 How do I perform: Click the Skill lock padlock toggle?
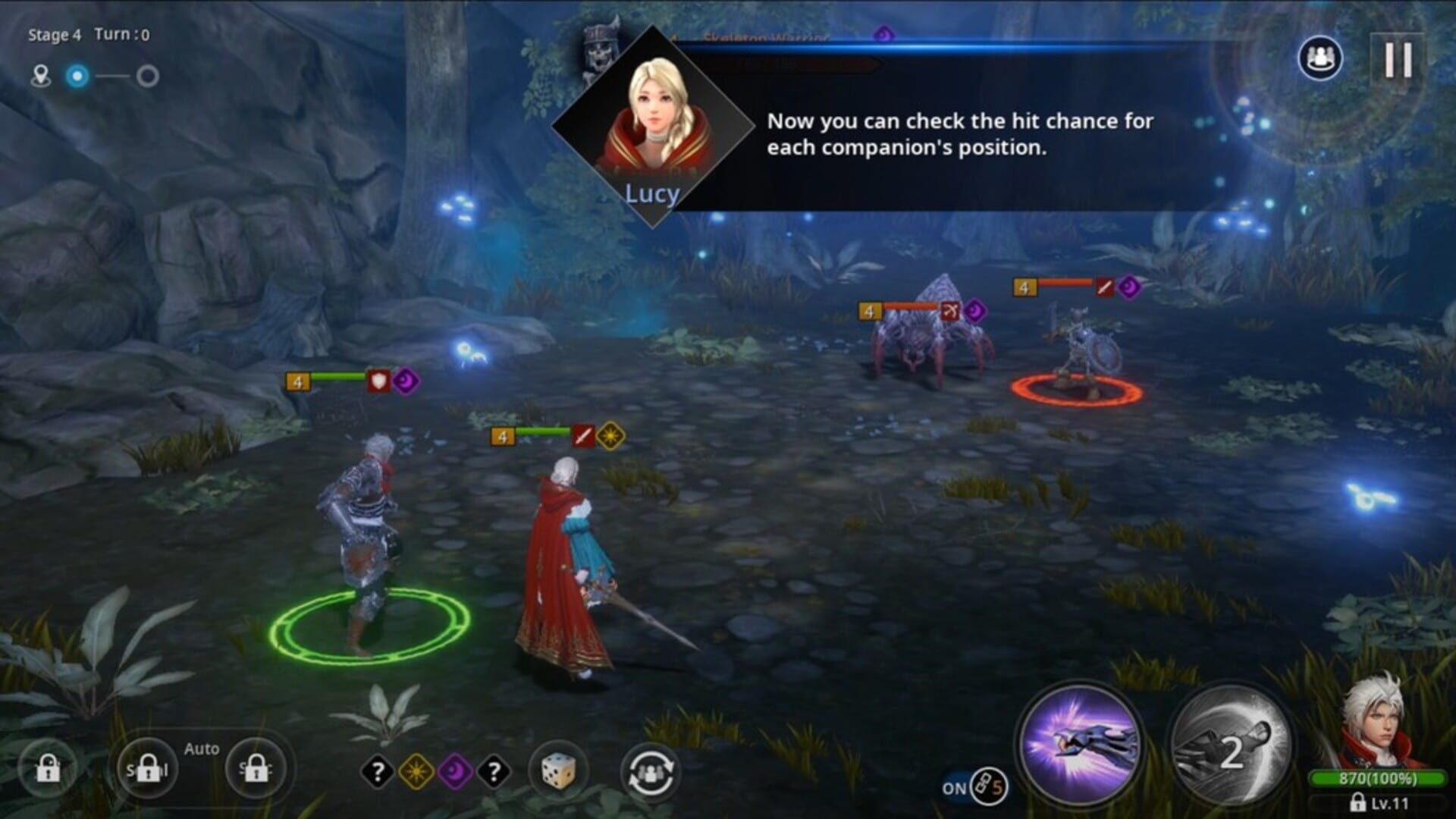tap(148, 768)
